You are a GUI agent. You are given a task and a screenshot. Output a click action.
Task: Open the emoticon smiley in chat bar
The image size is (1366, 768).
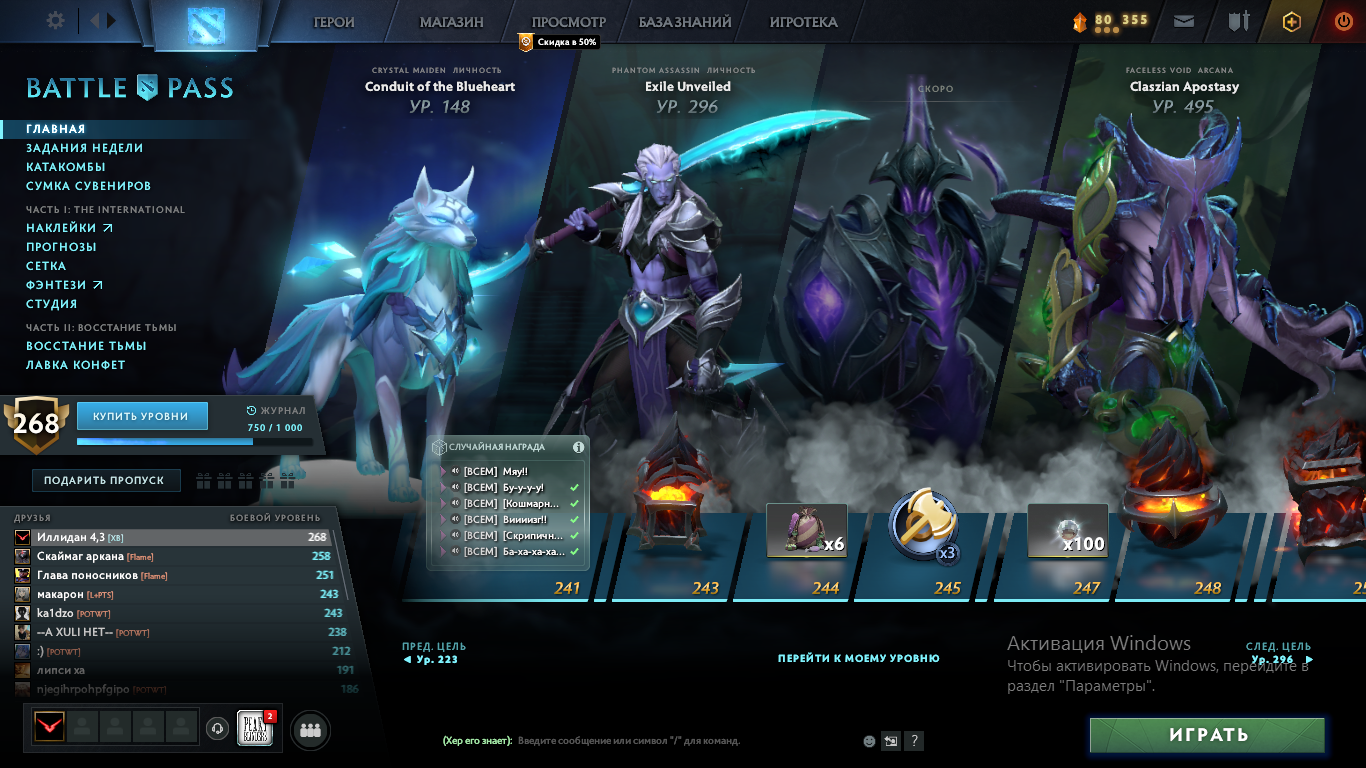869,741
